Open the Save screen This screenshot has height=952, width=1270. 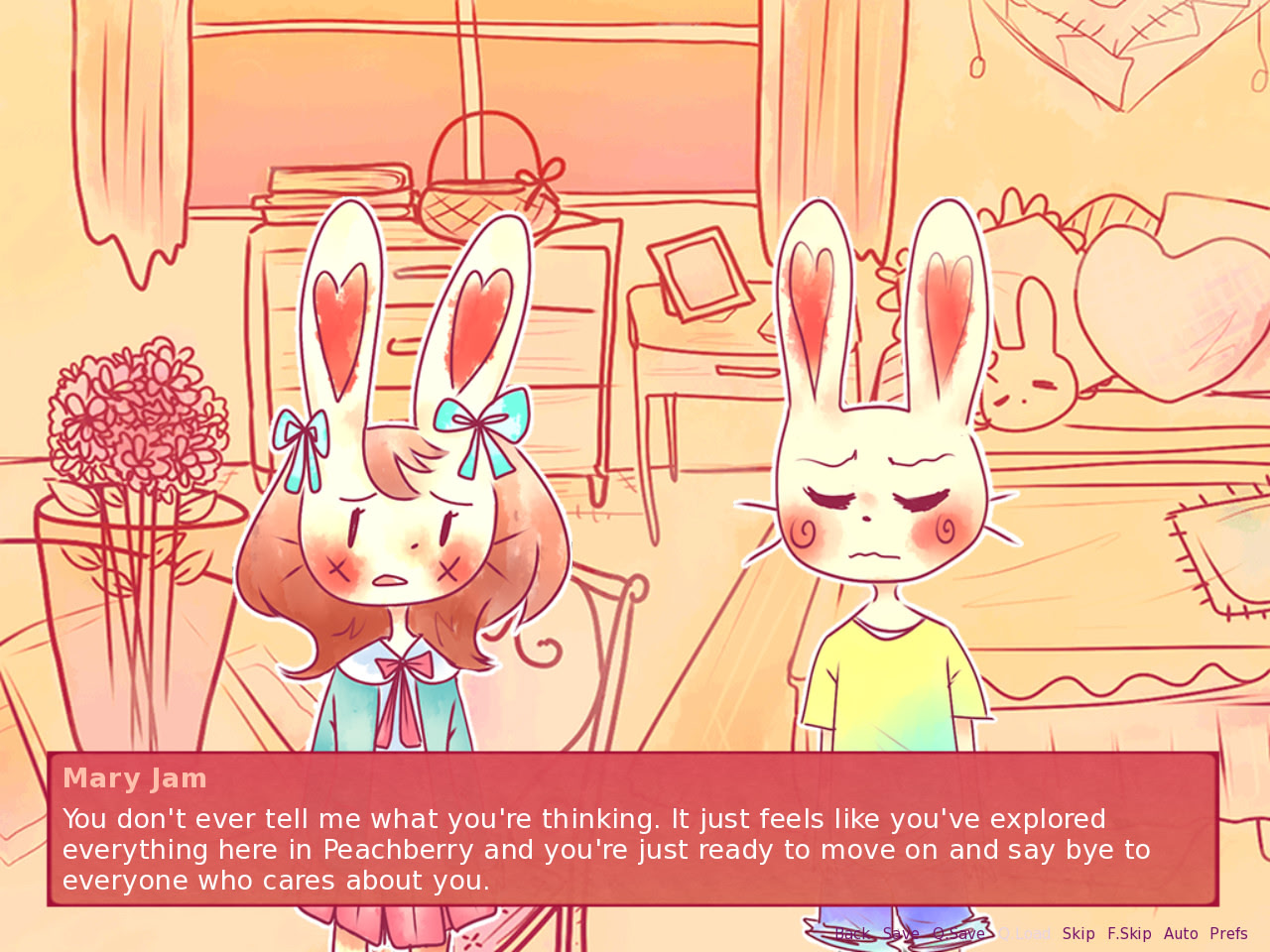point(900,933)
